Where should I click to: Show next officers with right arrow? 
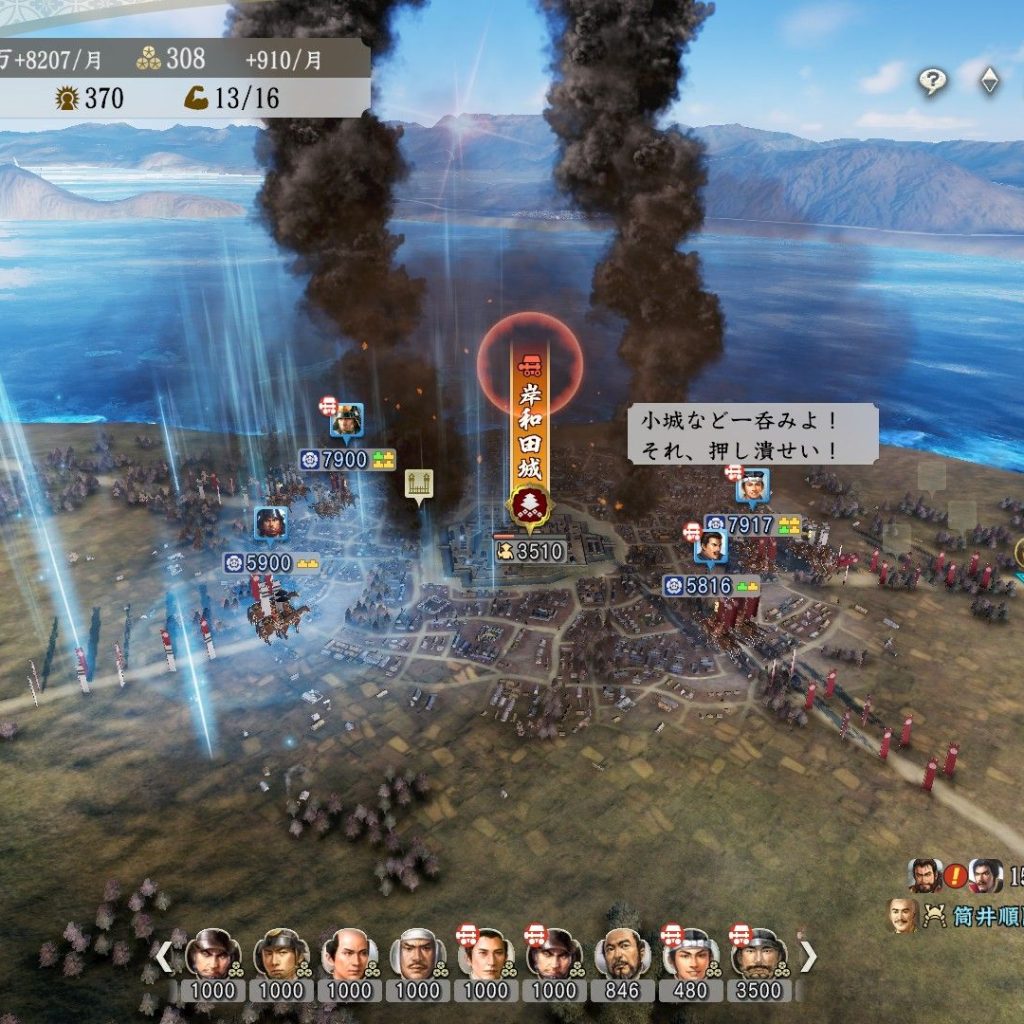807,957
